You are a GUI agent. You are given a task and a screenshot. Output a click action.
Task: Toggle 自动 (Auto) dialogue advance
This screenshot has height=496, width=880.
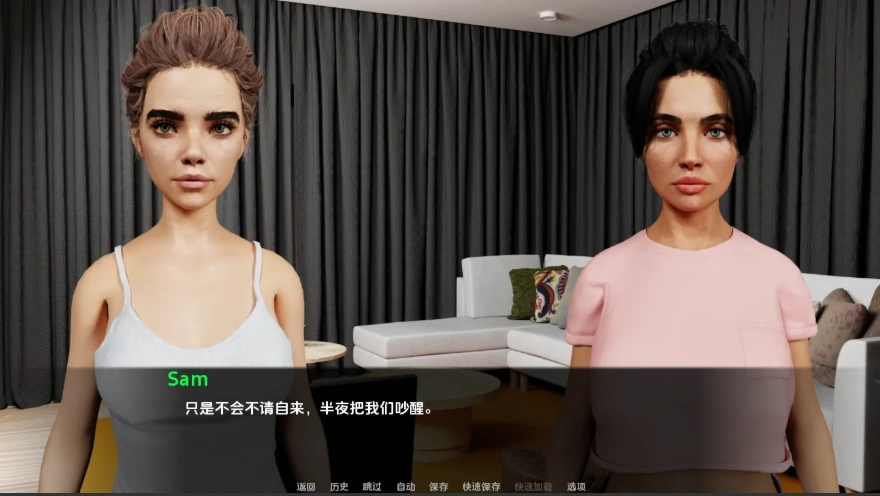click(405, 487)
